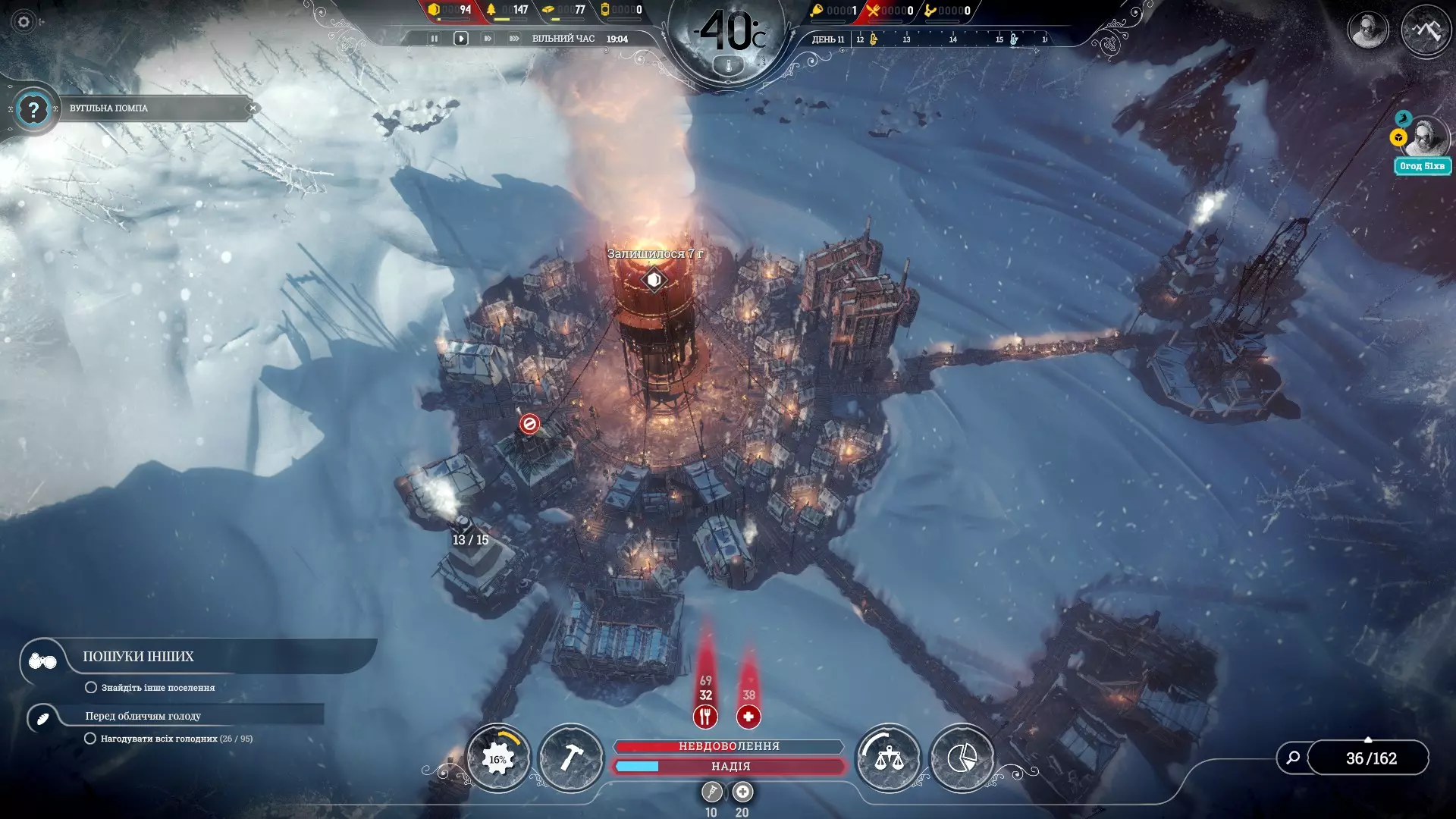Open the Book of Laws scales
Image resolution: width=1456 pixels, height=819 pixels.
pos(889,758)
